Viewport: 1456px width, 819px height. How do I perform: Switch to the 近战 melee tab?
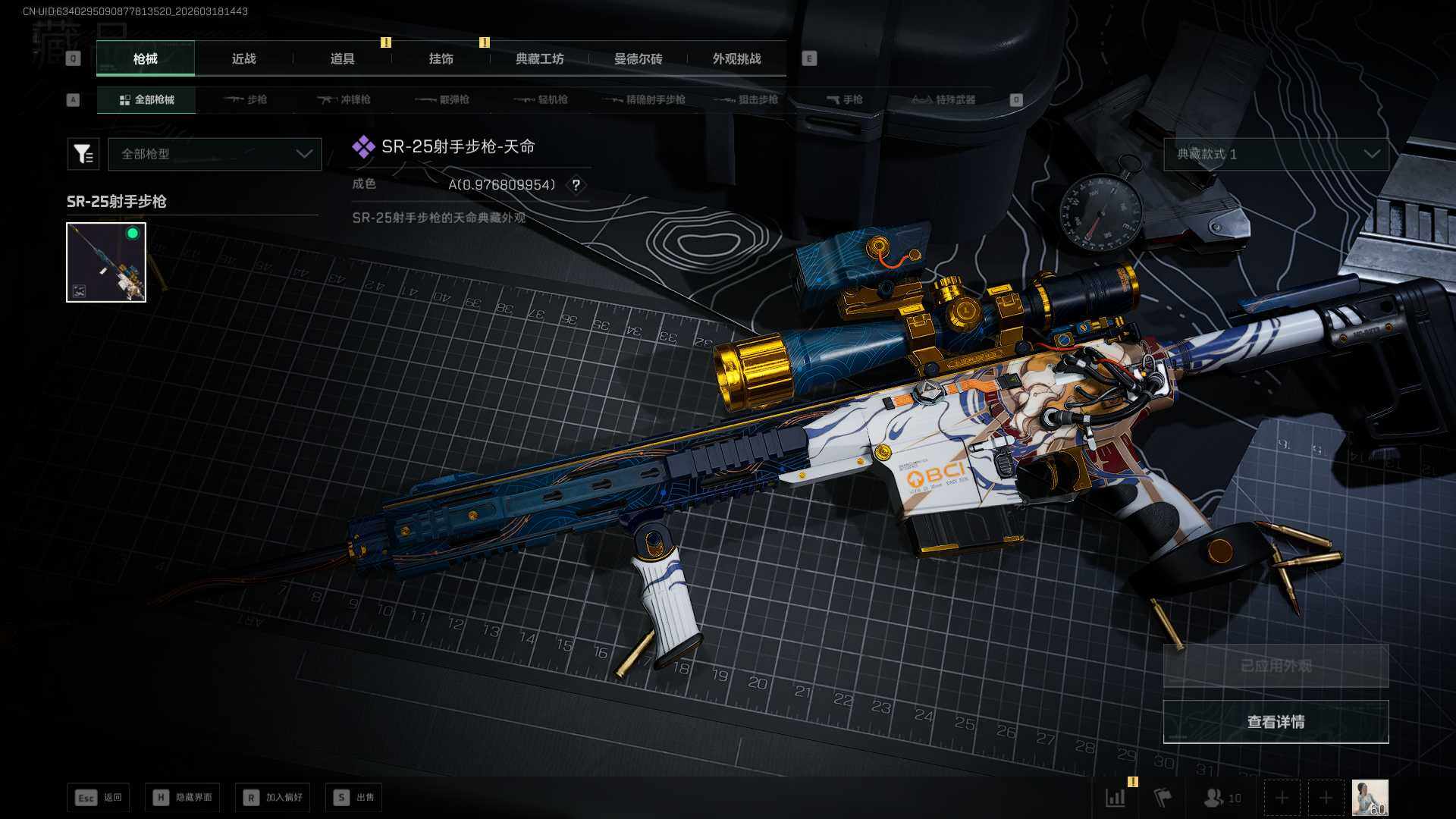[243, 59]
